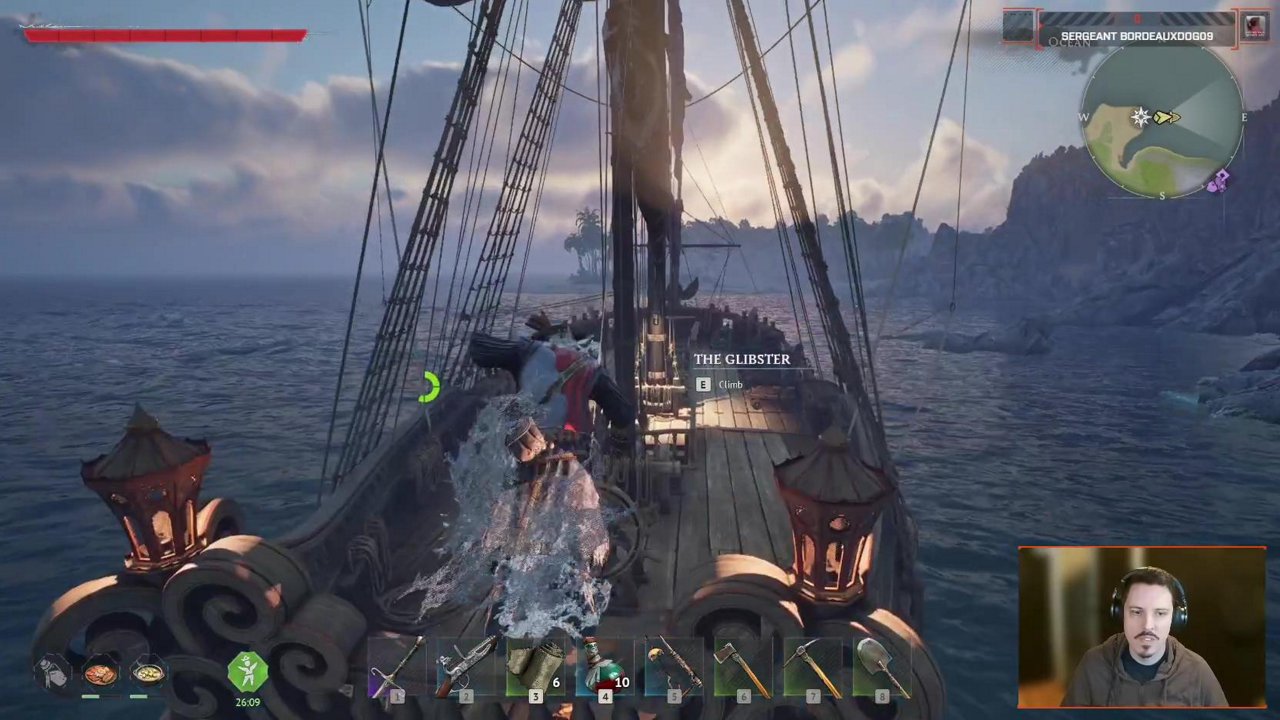Click the compass rose marker on minimap
Image resolution: width=1280 pixels, height=720 pixels.
click(x=1140, y=118)
